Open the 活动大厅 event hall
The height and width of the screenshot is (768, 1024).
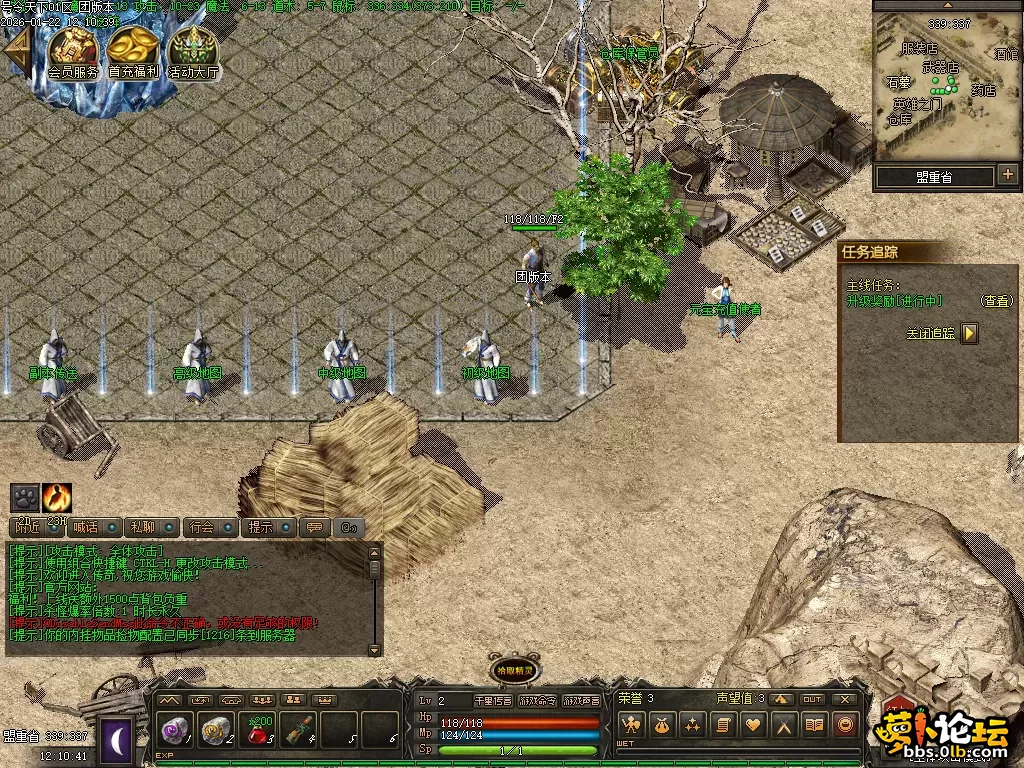point(193,51)
